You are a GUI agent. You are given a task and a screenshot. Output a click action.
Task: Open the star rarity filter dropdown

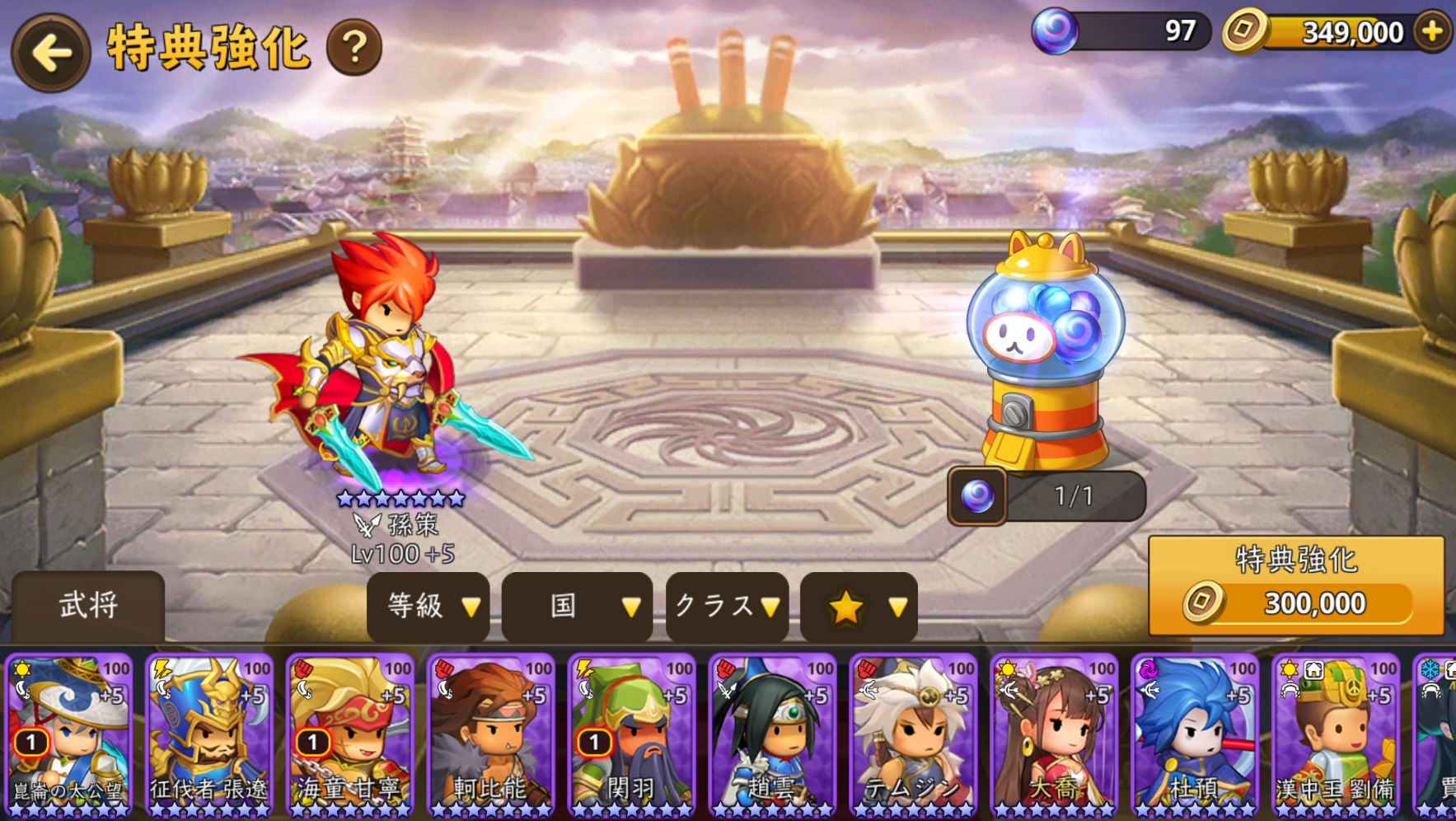point(859,608)
